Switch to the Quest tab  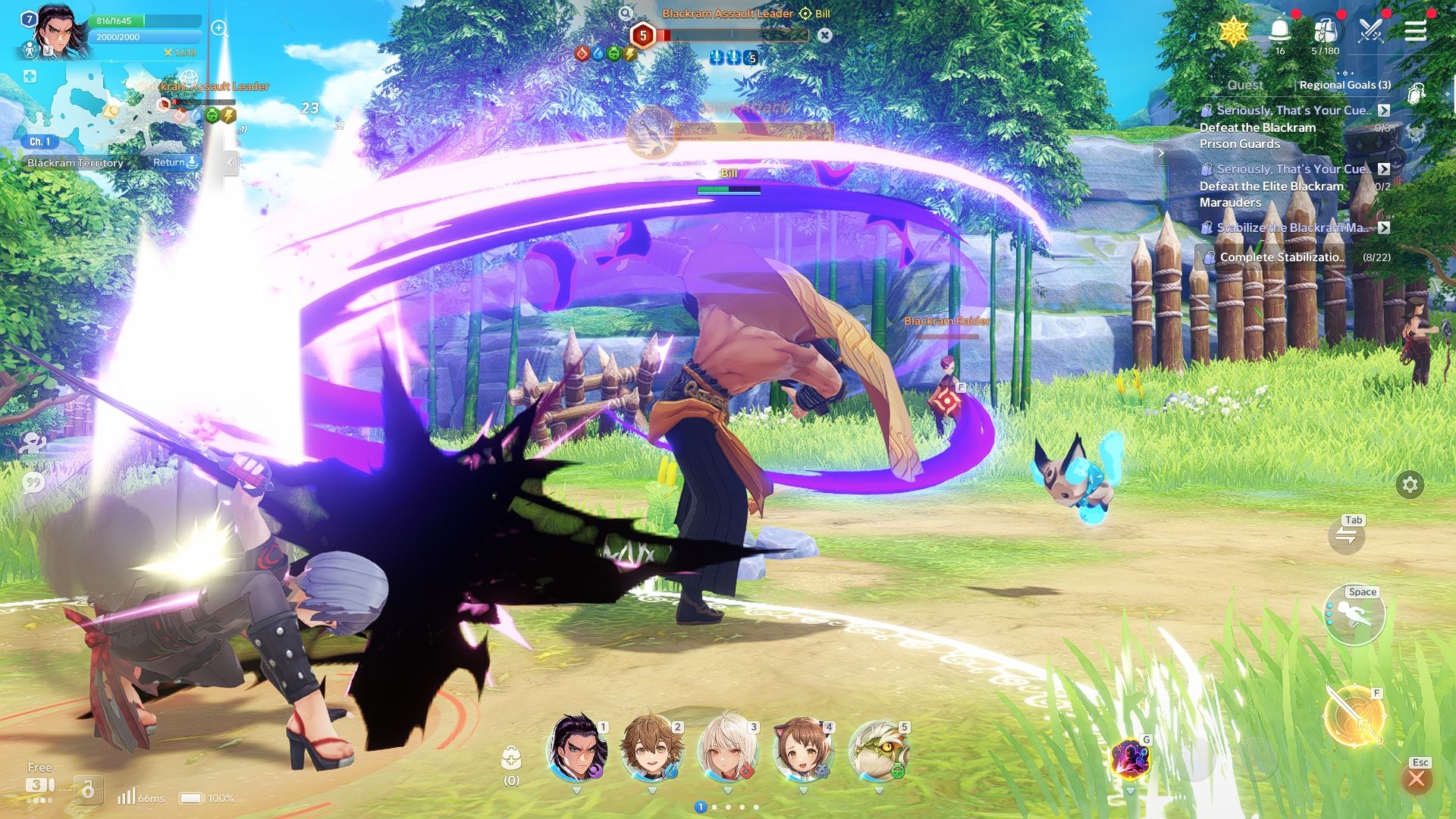point(1244,85)
